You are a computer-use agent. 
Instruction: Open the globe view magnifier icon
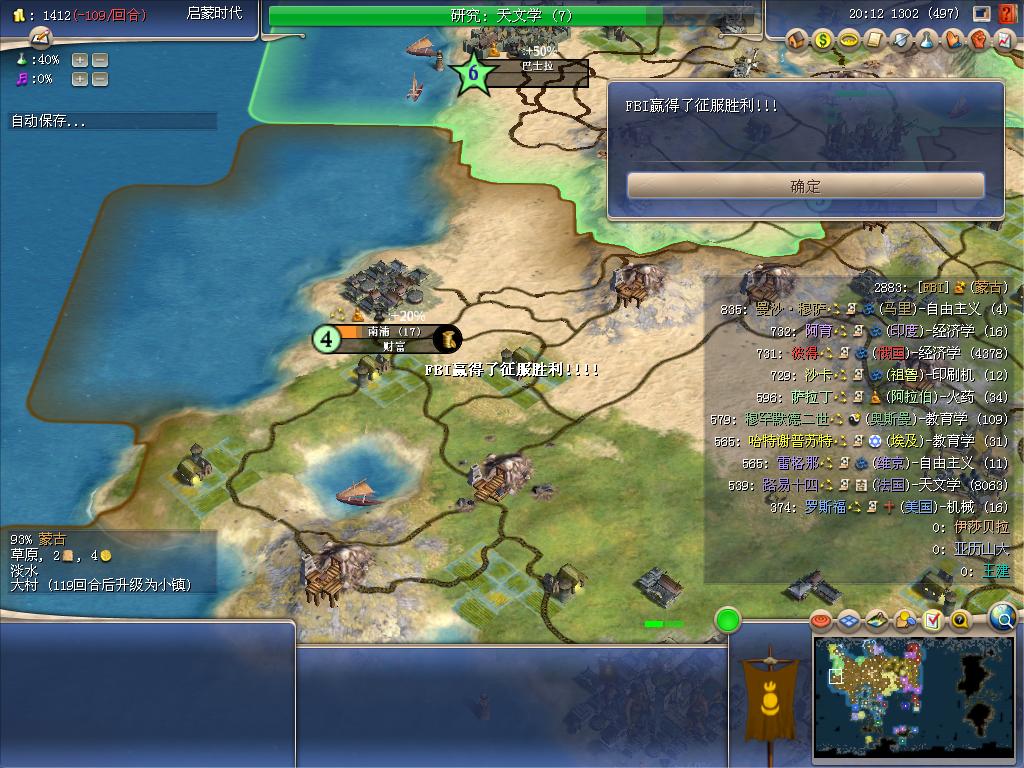[1003, 618]
